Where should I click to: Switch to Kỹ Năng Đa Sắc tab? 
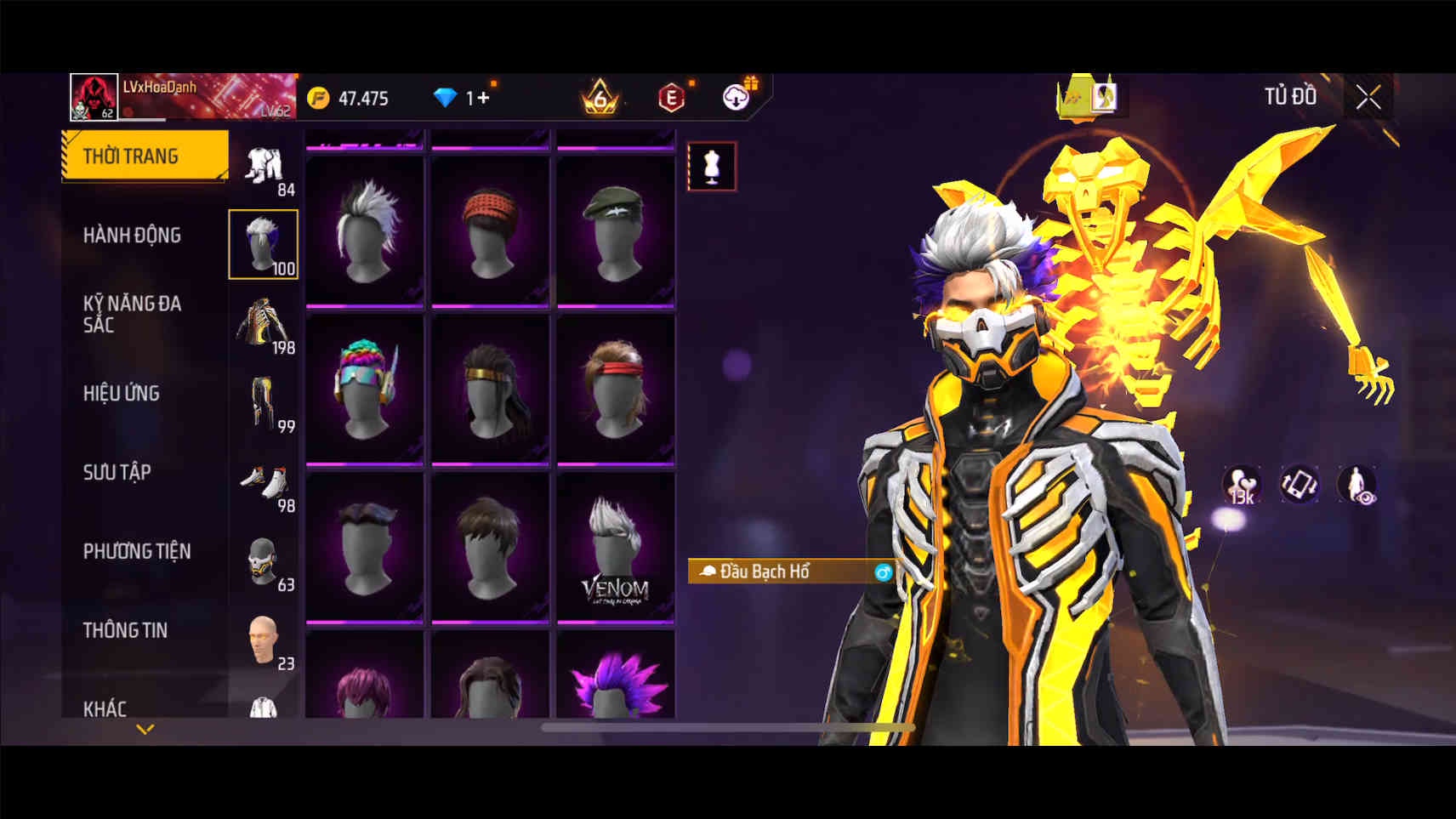click(x=132, y=314)
